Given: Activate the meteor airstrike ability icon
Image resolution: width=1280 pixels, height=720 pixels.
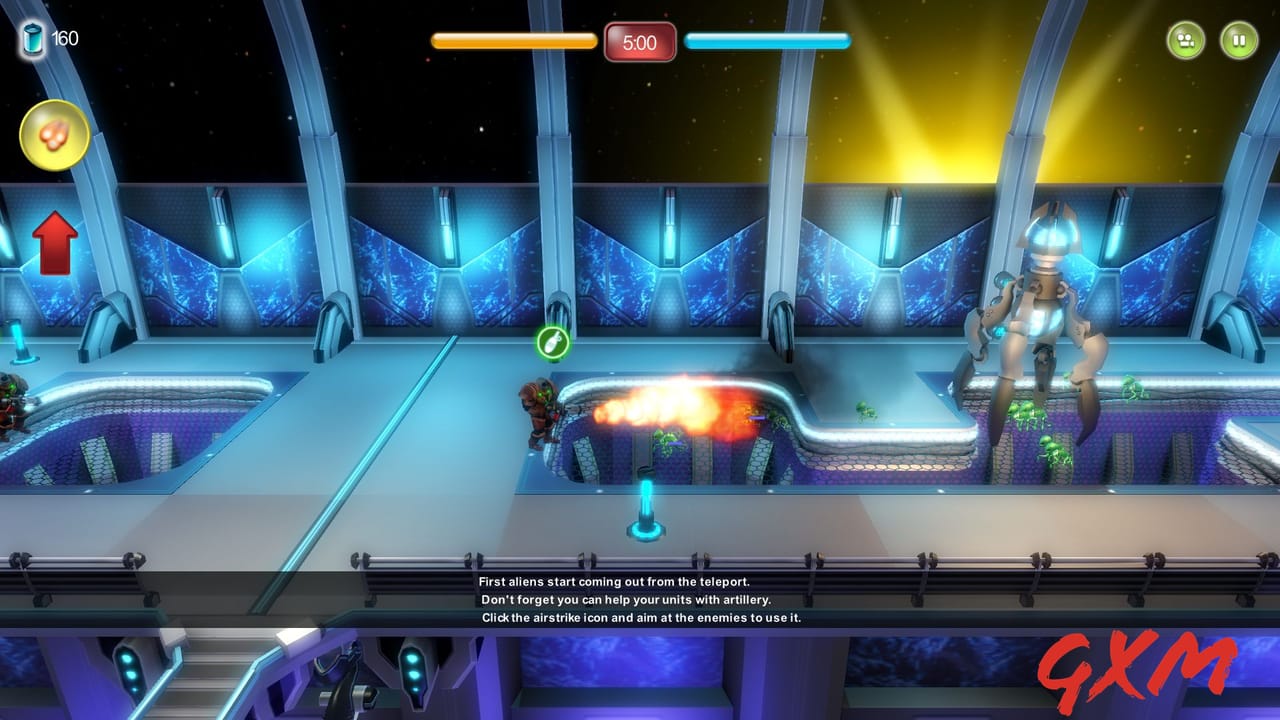Looking at the screenshot, I should [53, 134].
